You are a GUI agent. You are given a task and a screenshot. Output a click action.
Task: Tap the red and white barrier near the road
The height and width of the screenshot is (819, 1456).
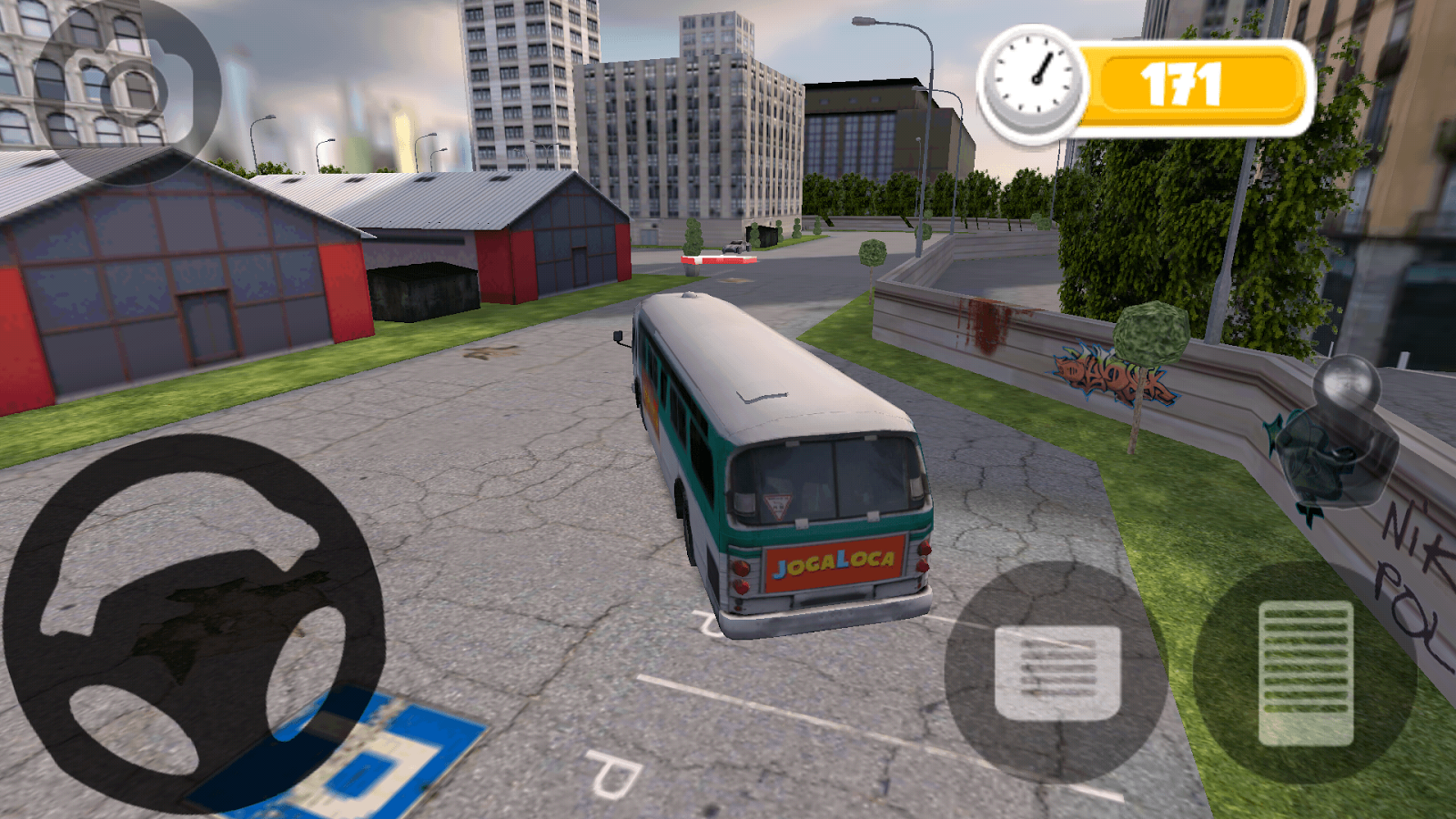[718, 259]
